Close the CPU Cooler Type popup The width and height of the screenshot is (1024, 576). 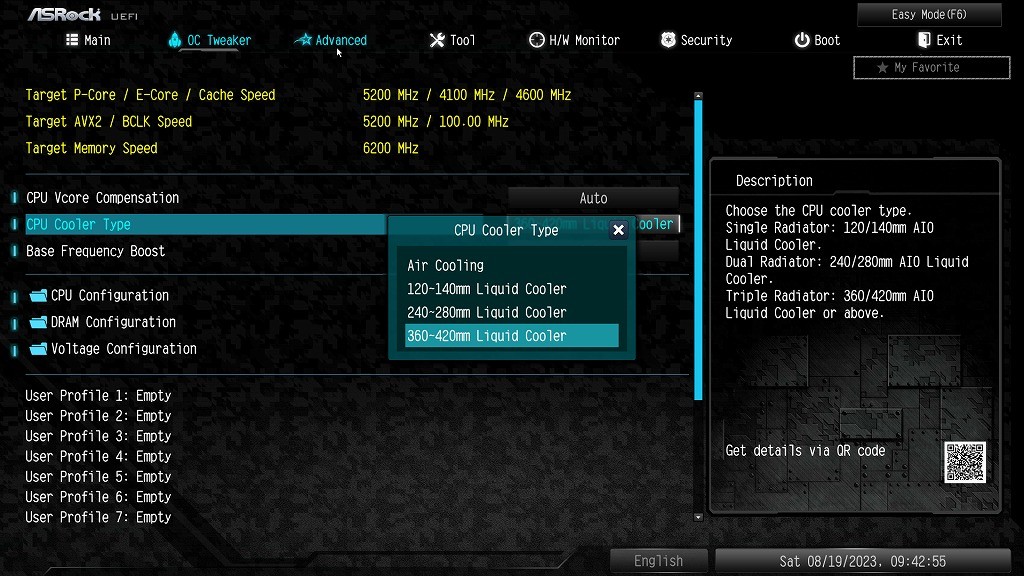(x=618, y=230)
